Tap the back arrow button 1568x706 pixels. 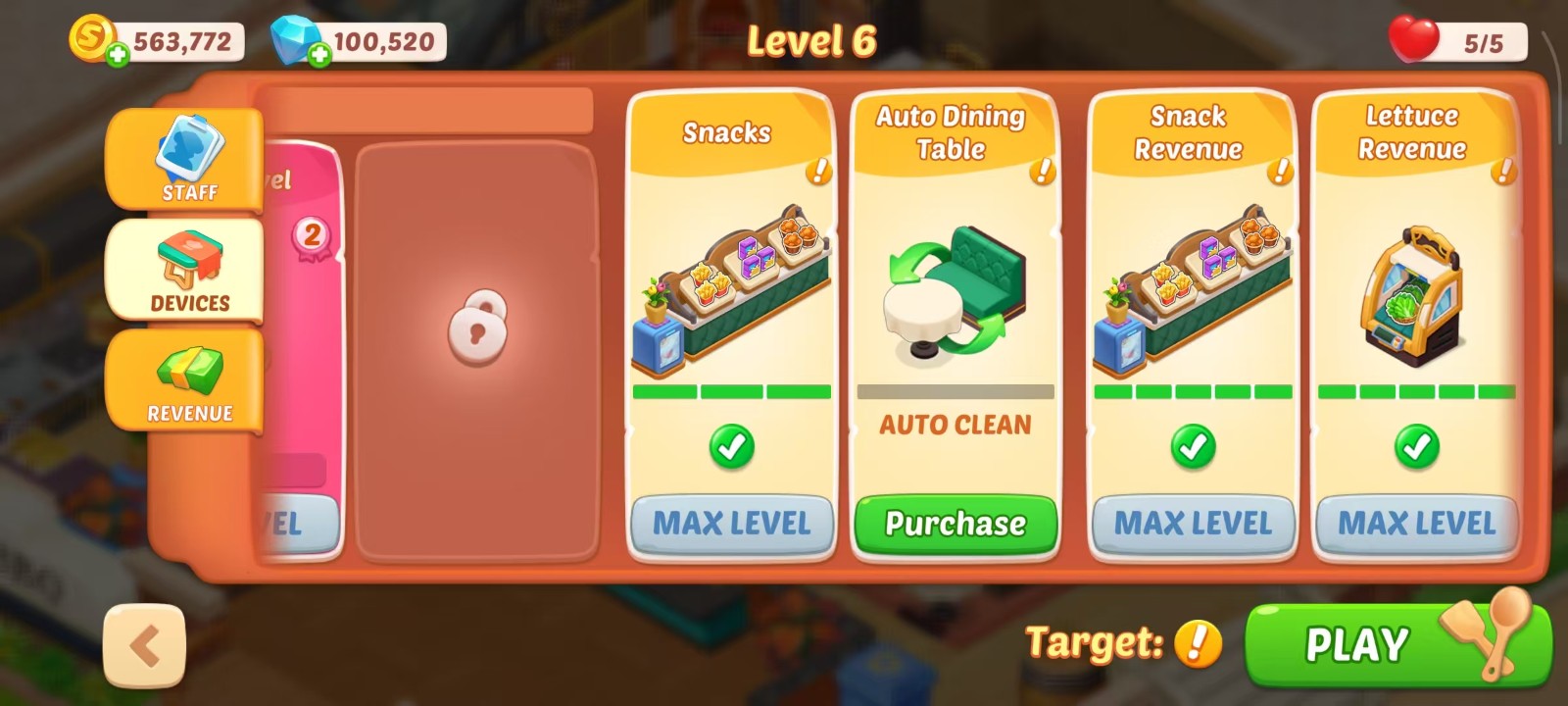pos(146,642)
